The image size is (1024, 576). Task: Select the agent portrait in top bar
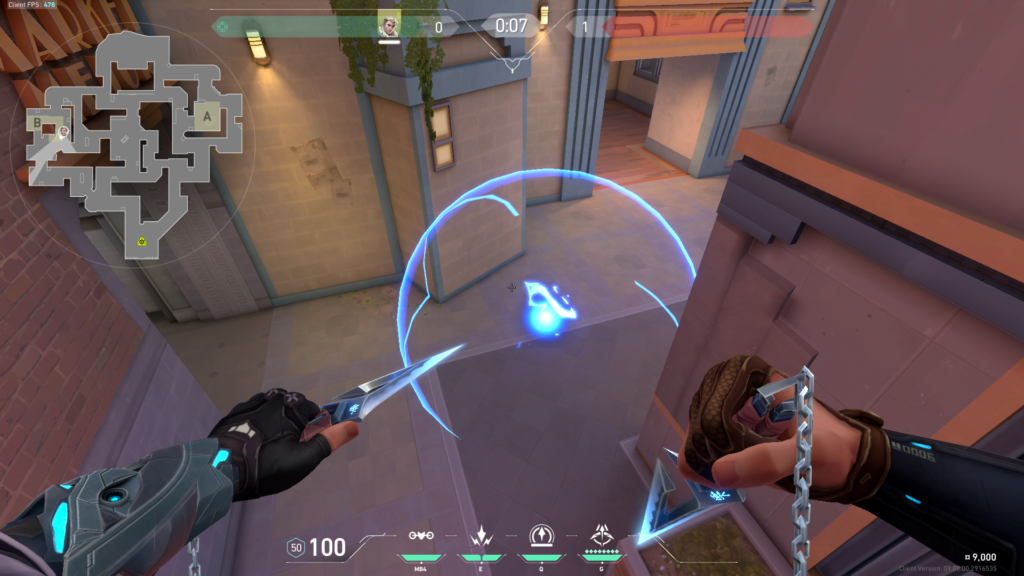coord(389,26)
